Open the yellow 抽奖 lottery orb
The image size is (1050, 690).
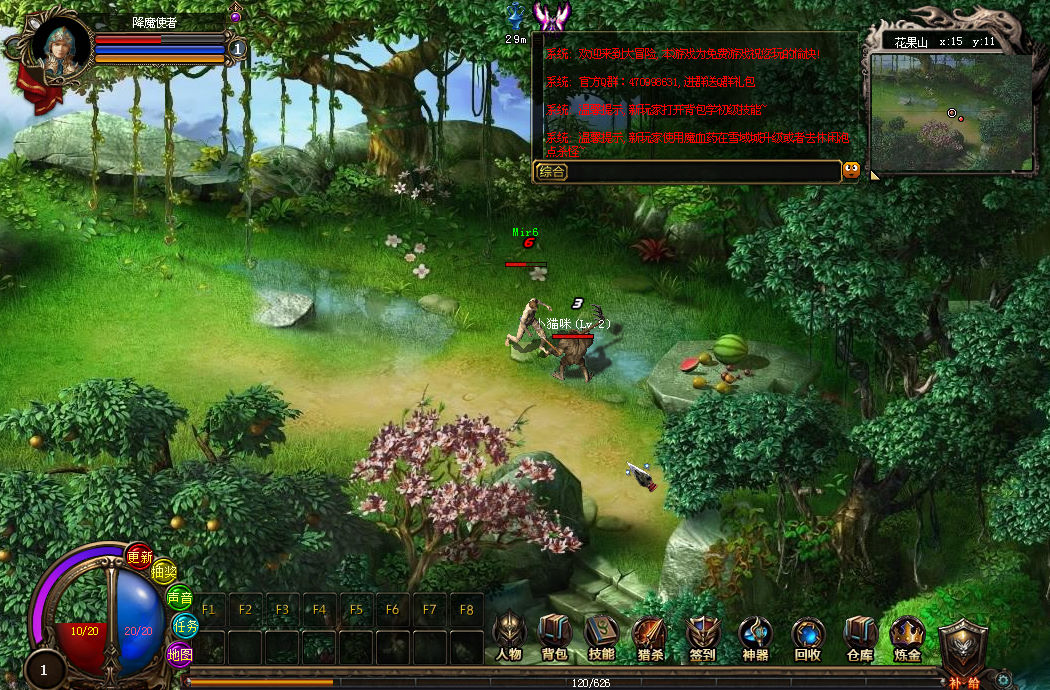[163, 573]
